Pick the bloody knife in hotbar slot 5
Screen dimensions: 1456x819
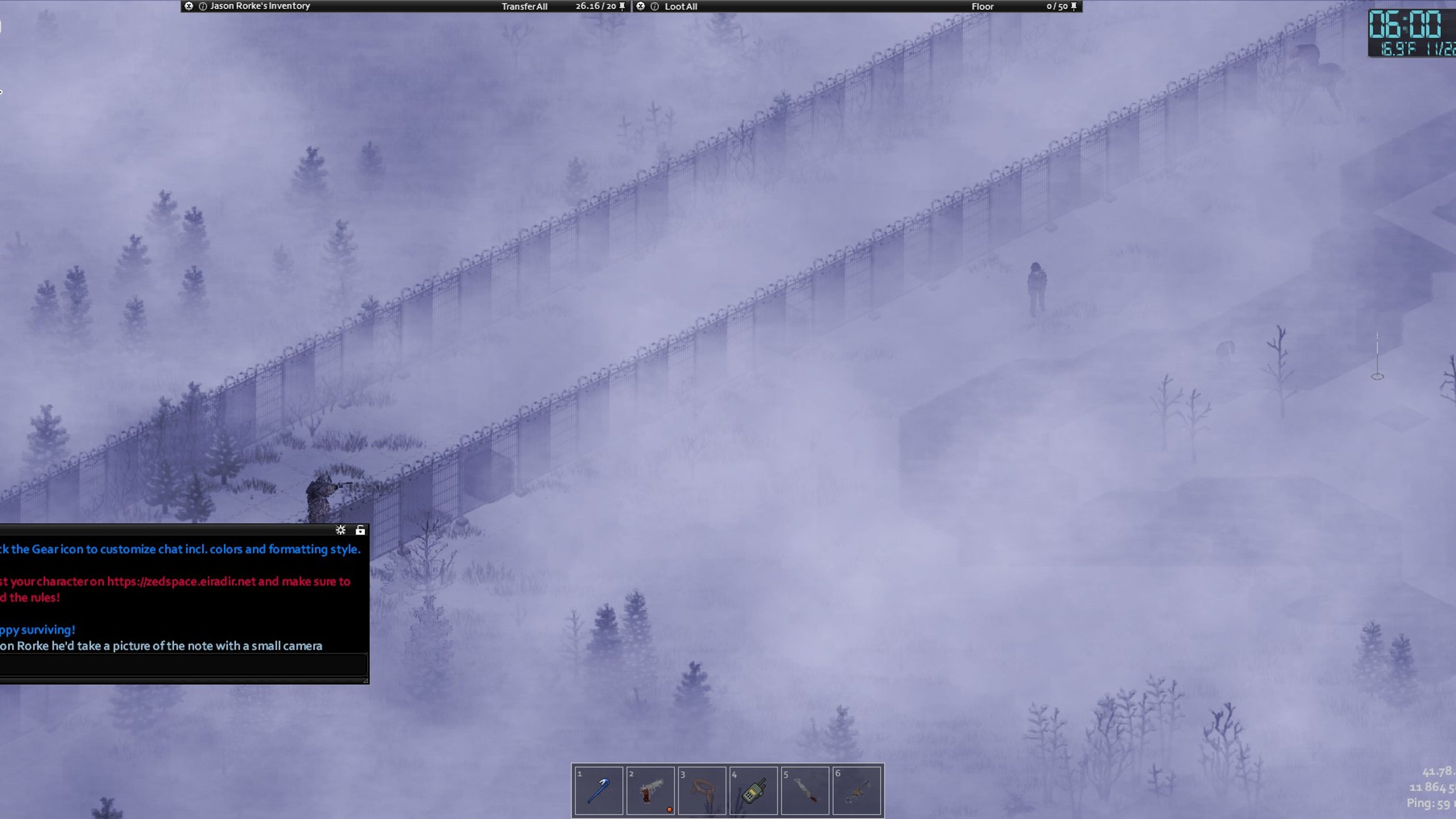(805, 790)
